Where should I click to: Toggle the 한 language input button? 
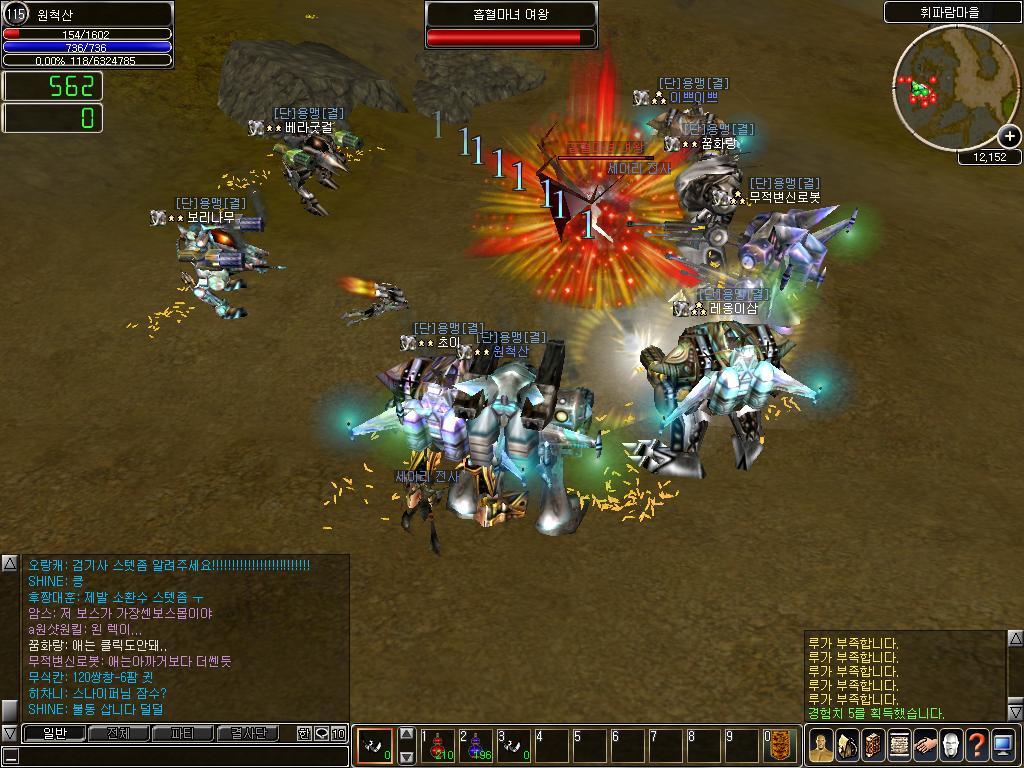click(x=304, y=734)
